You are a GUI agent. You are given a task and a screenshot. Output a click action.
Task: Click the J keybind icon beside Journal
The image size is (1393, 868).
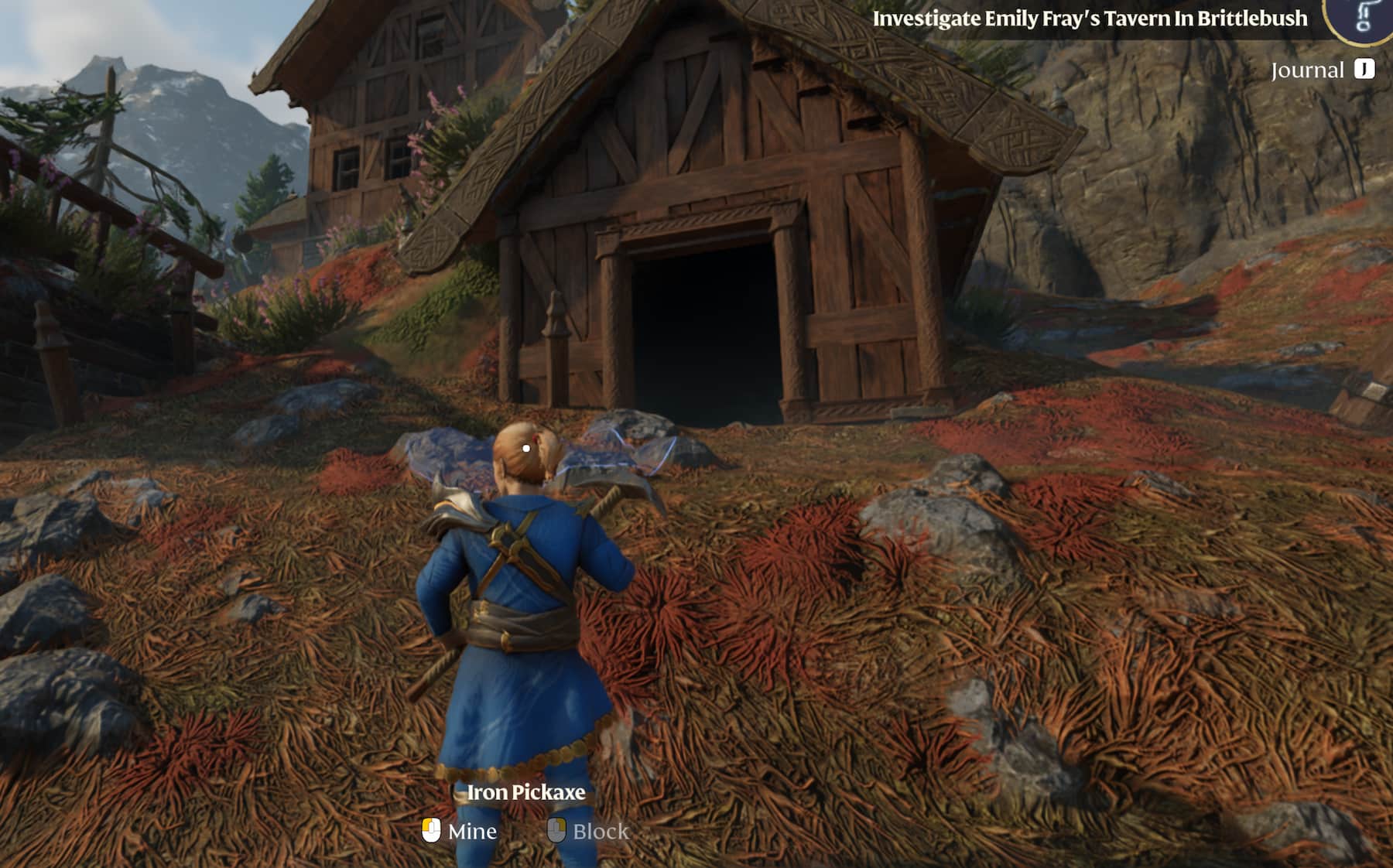pos(1364,70)
